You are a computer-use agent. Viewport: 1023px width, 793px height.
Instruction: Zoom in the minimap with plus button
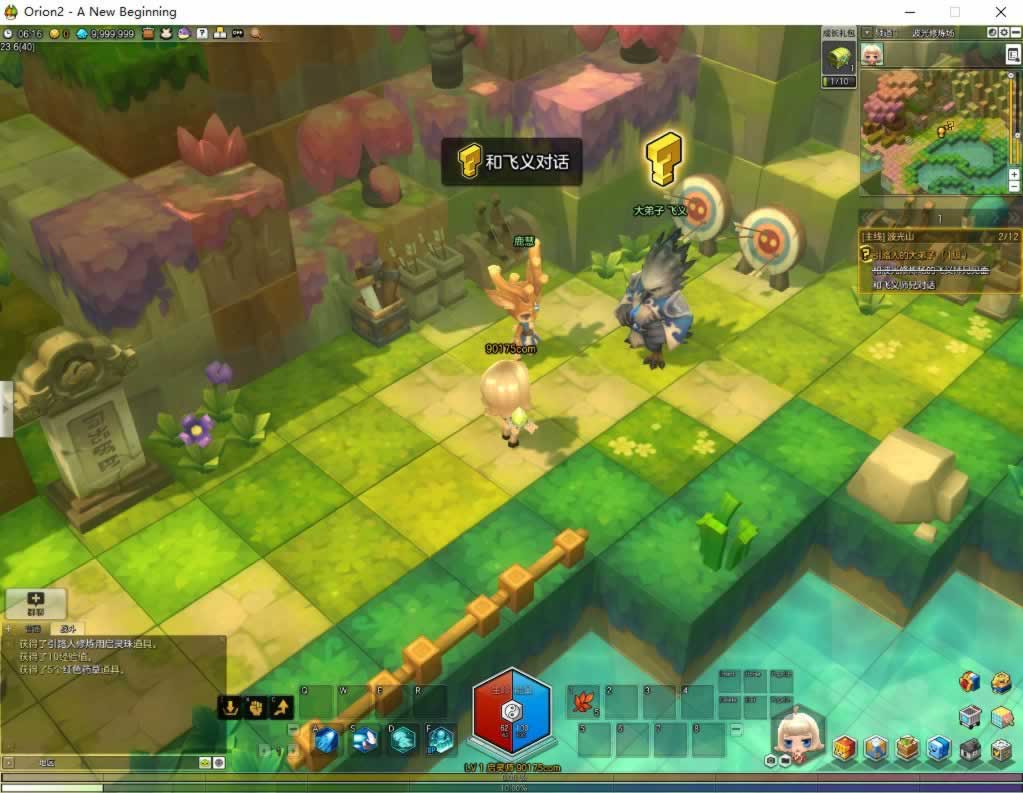click(x=1014, y=174)
